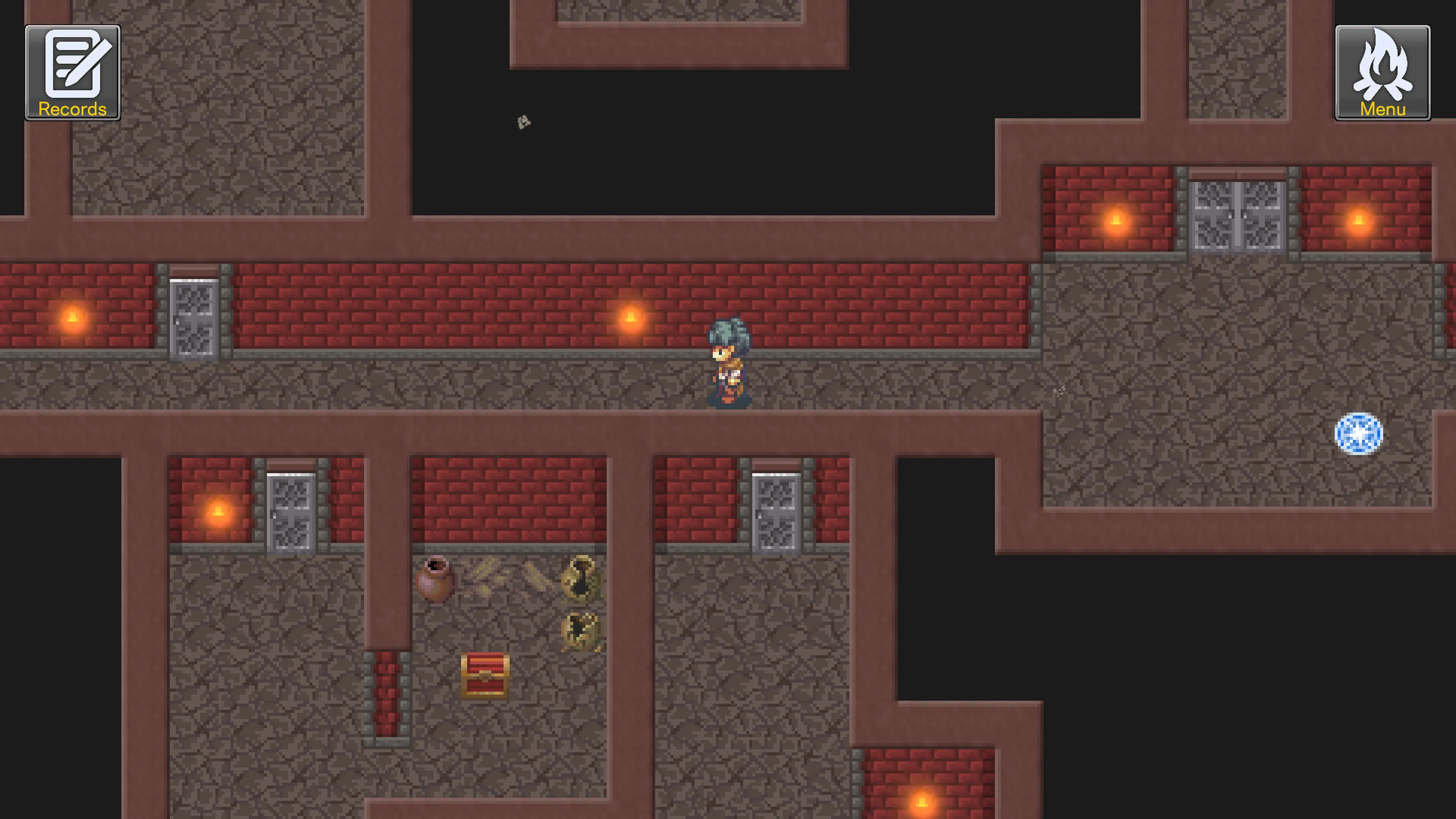Open the door left of the character
The image size is (1456, 819).
(195, 319)
